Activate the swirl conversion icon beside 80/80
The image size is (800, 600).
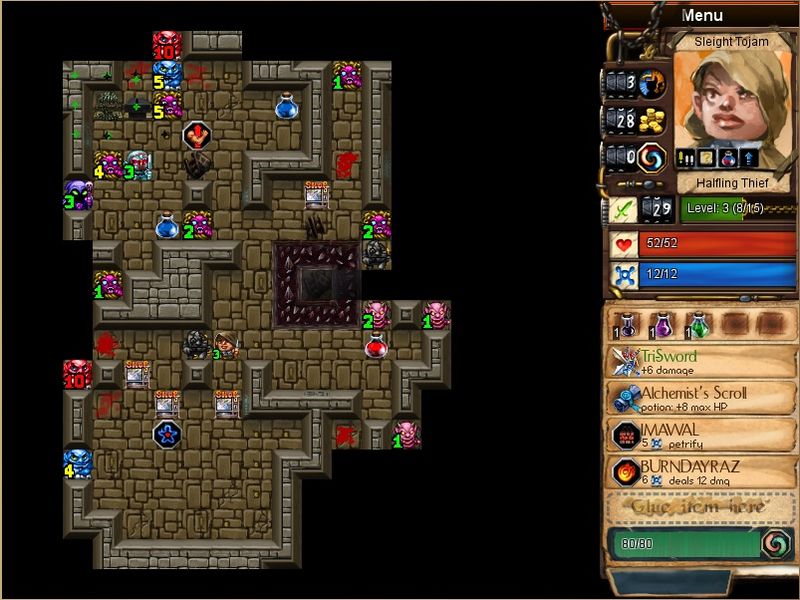(x=775, y=543)
